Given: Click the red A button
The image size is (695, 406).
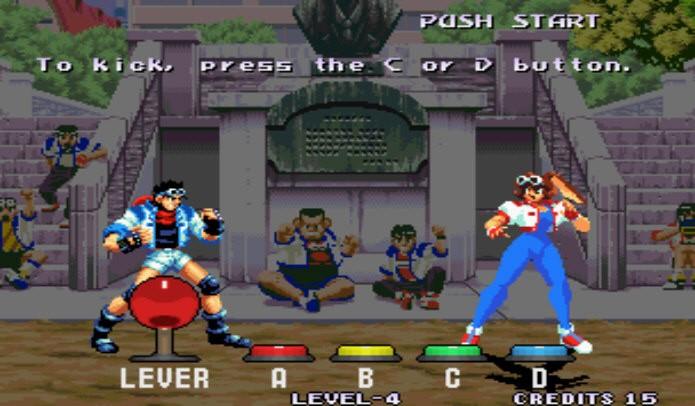Looking at the screenshot, I should (x=278, y=352).
